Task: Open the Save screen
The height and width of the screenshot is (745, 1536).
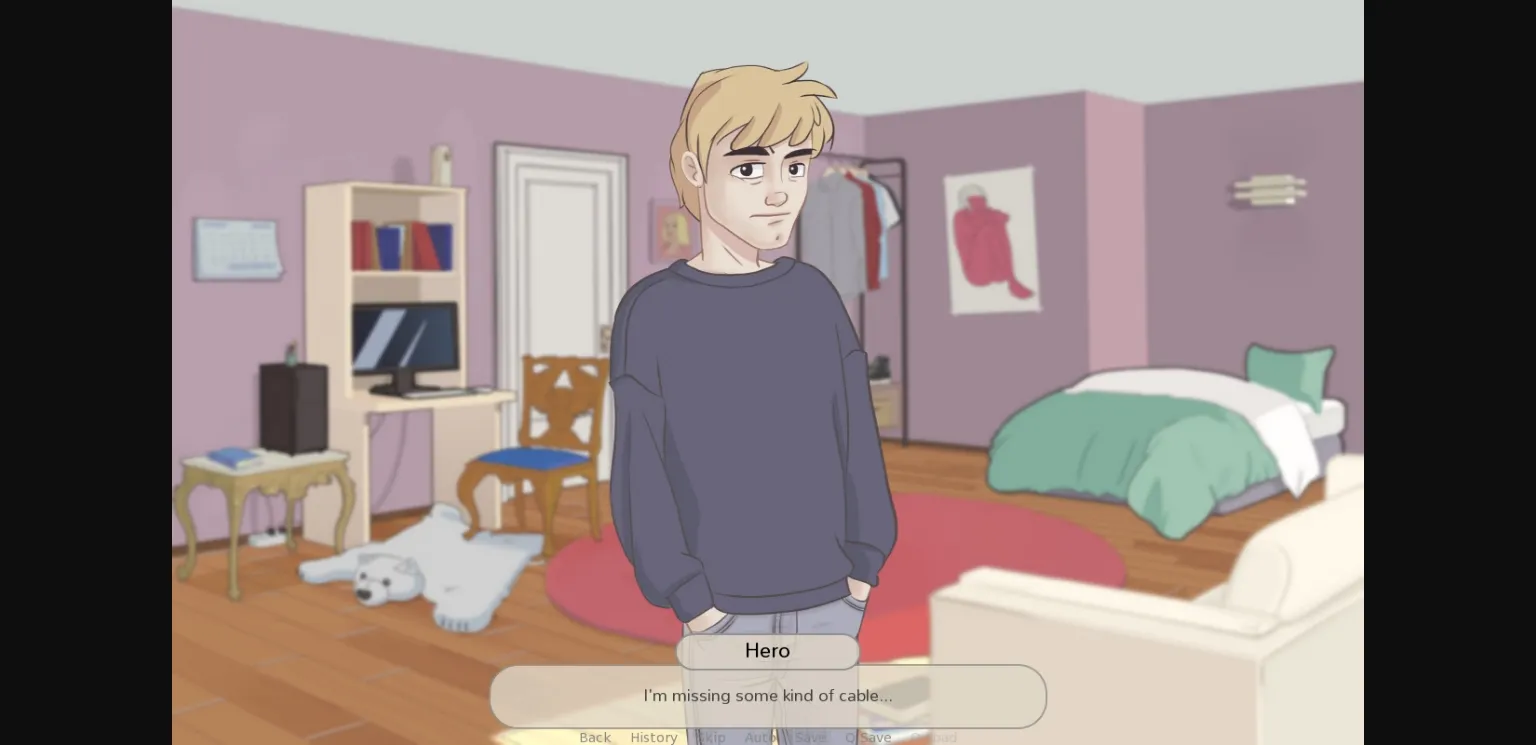Action: (x=811, y=737)
